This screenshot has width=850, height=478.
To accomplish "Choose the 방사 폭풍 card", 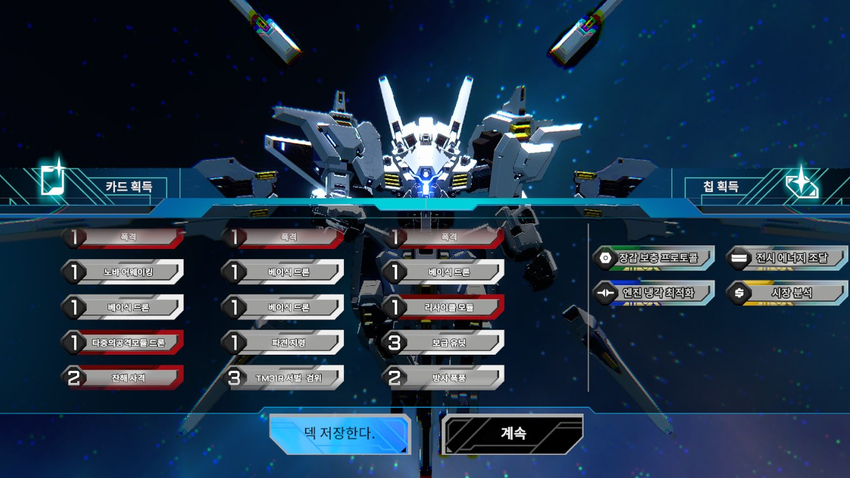I will (444, 377).
